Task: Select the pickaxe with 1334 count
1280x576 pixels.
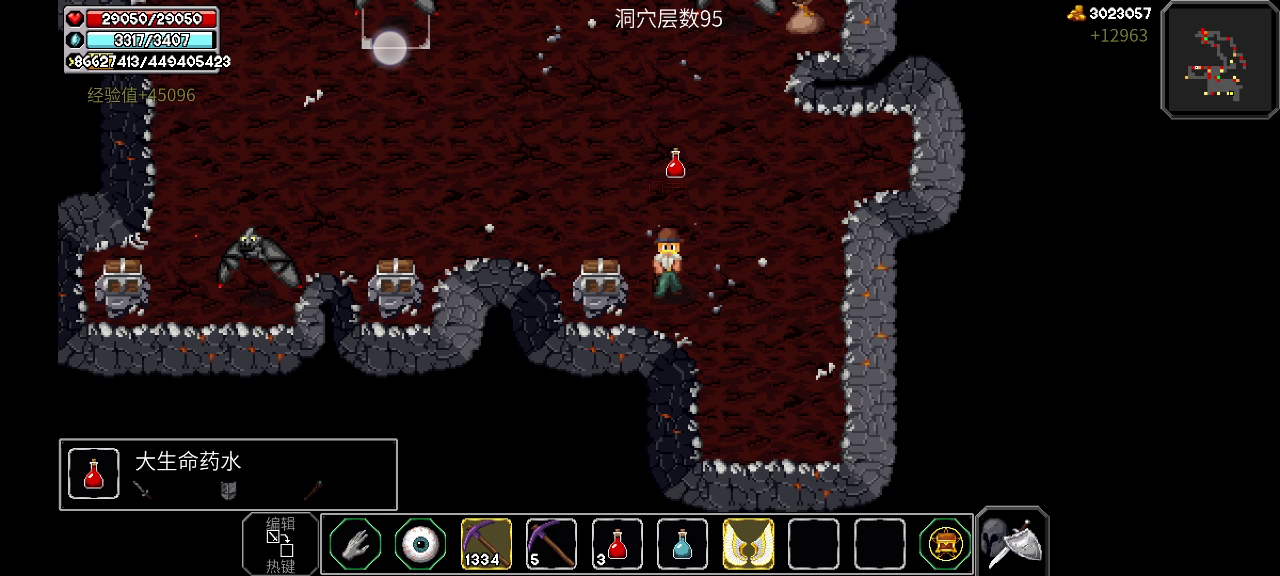Action: [x=486, y=544]
